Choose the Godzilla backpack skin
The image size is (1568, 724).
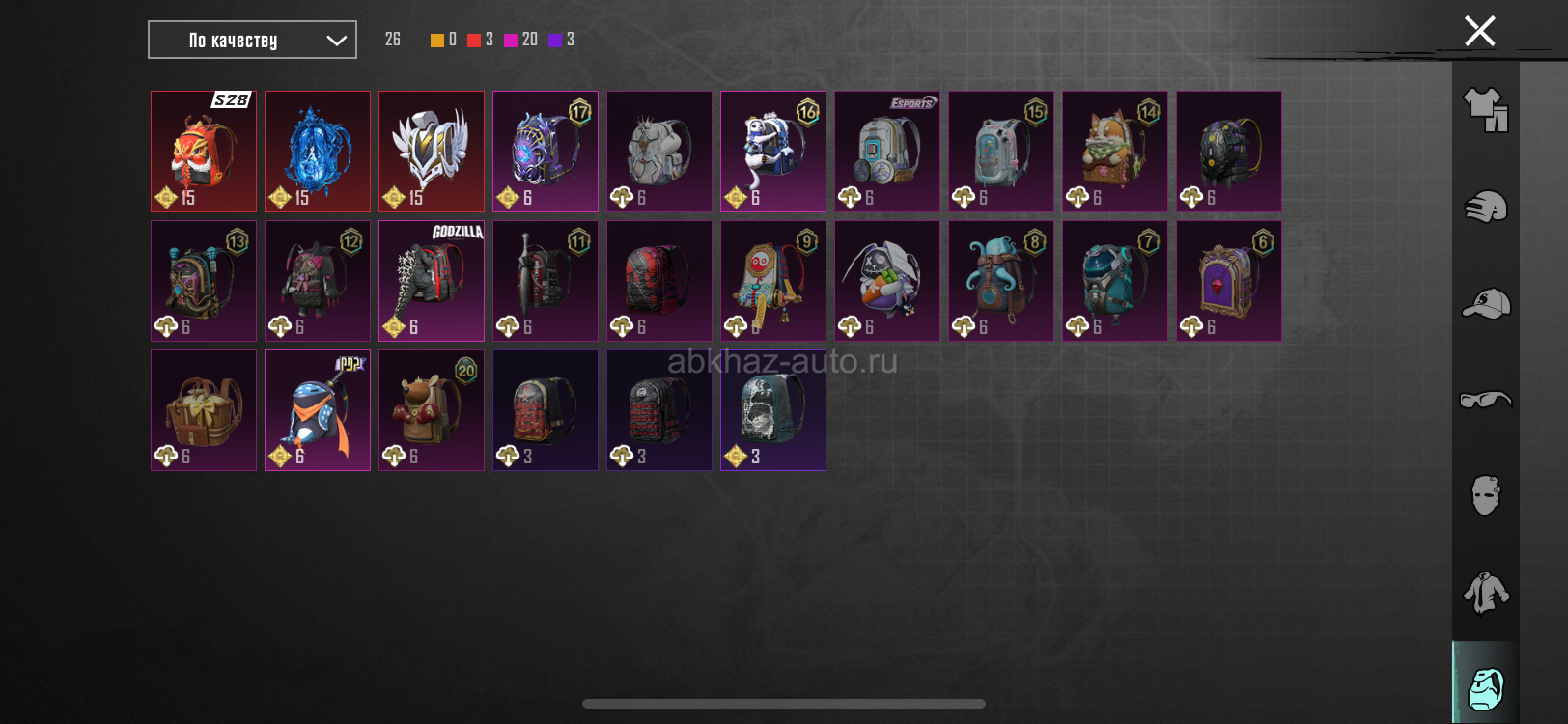[x=432, y=281]
